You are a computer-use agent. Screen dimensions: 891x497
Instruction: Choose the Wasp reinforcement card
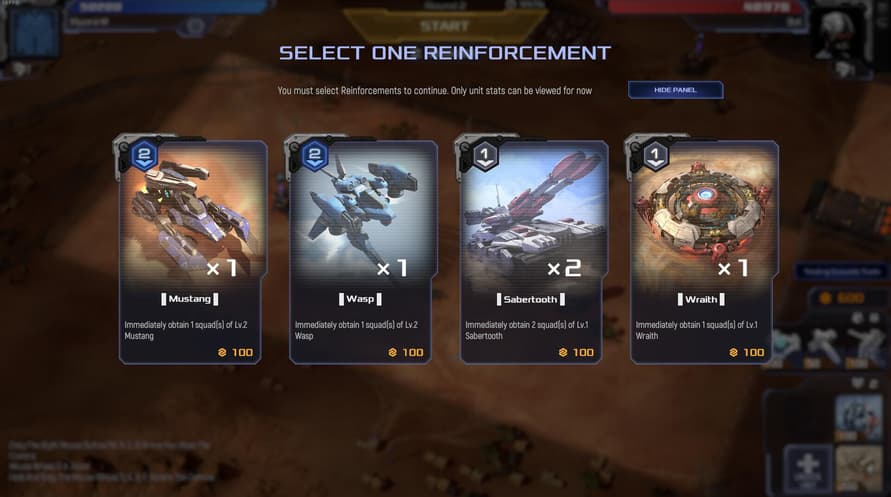[x=363, y=250]
